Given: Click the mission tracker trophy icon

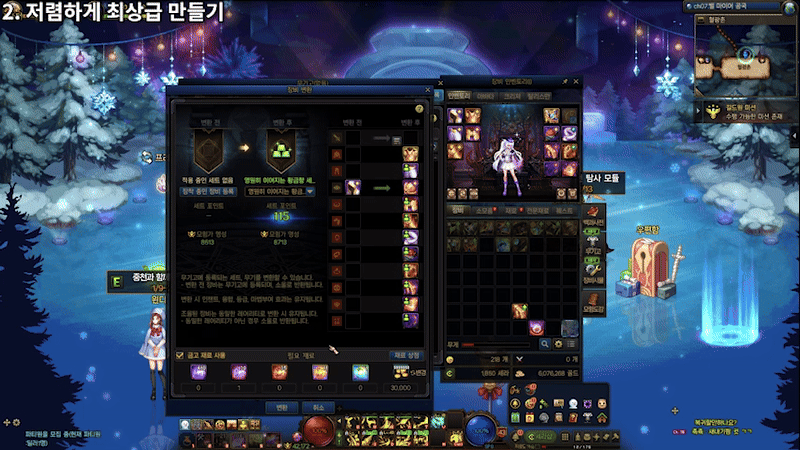Looking at the screenshot, I should 711,111.
